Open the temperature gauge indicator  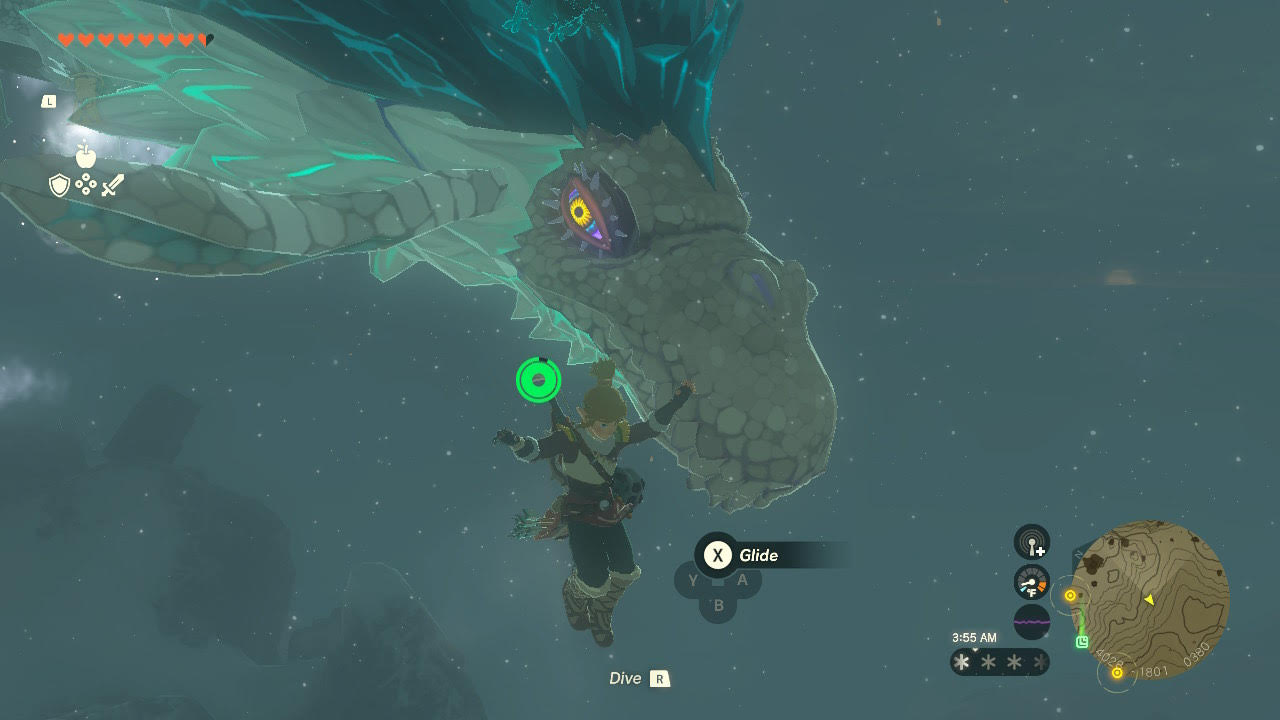pos(1030,582)
